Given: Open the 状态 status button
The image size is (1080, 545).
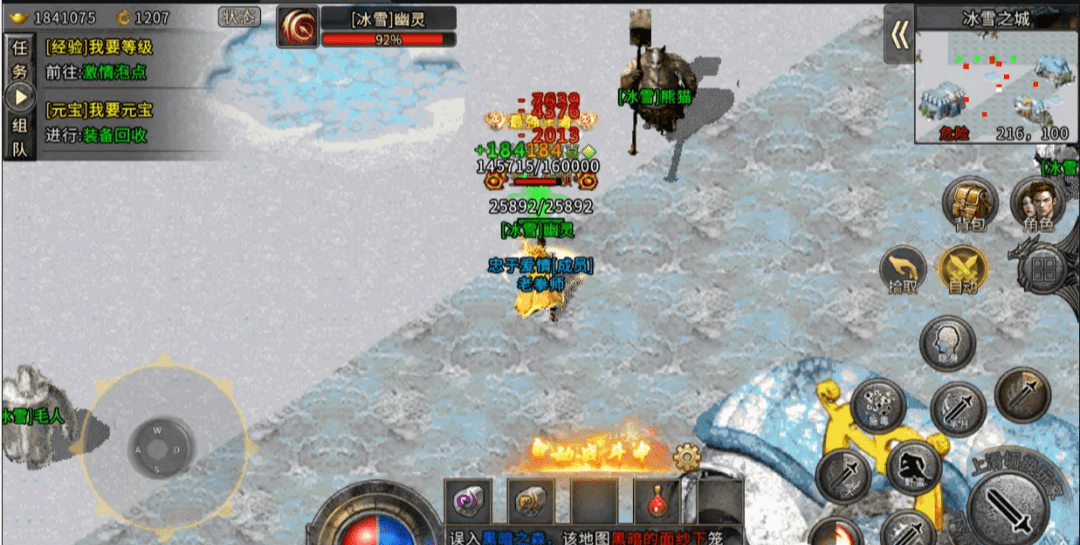Looking at the screenshot, I should point(238,17).
